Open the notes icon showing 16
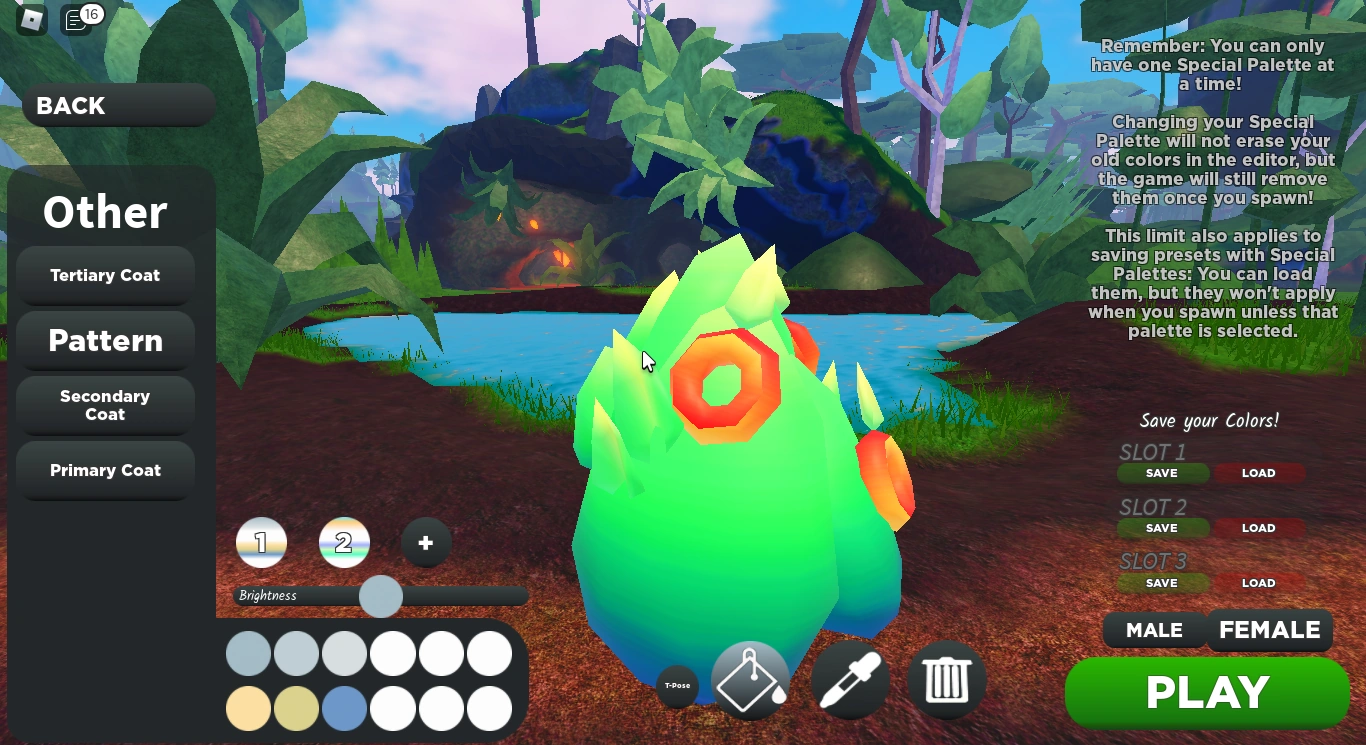The image size is (1366, 745). [75, 18]
